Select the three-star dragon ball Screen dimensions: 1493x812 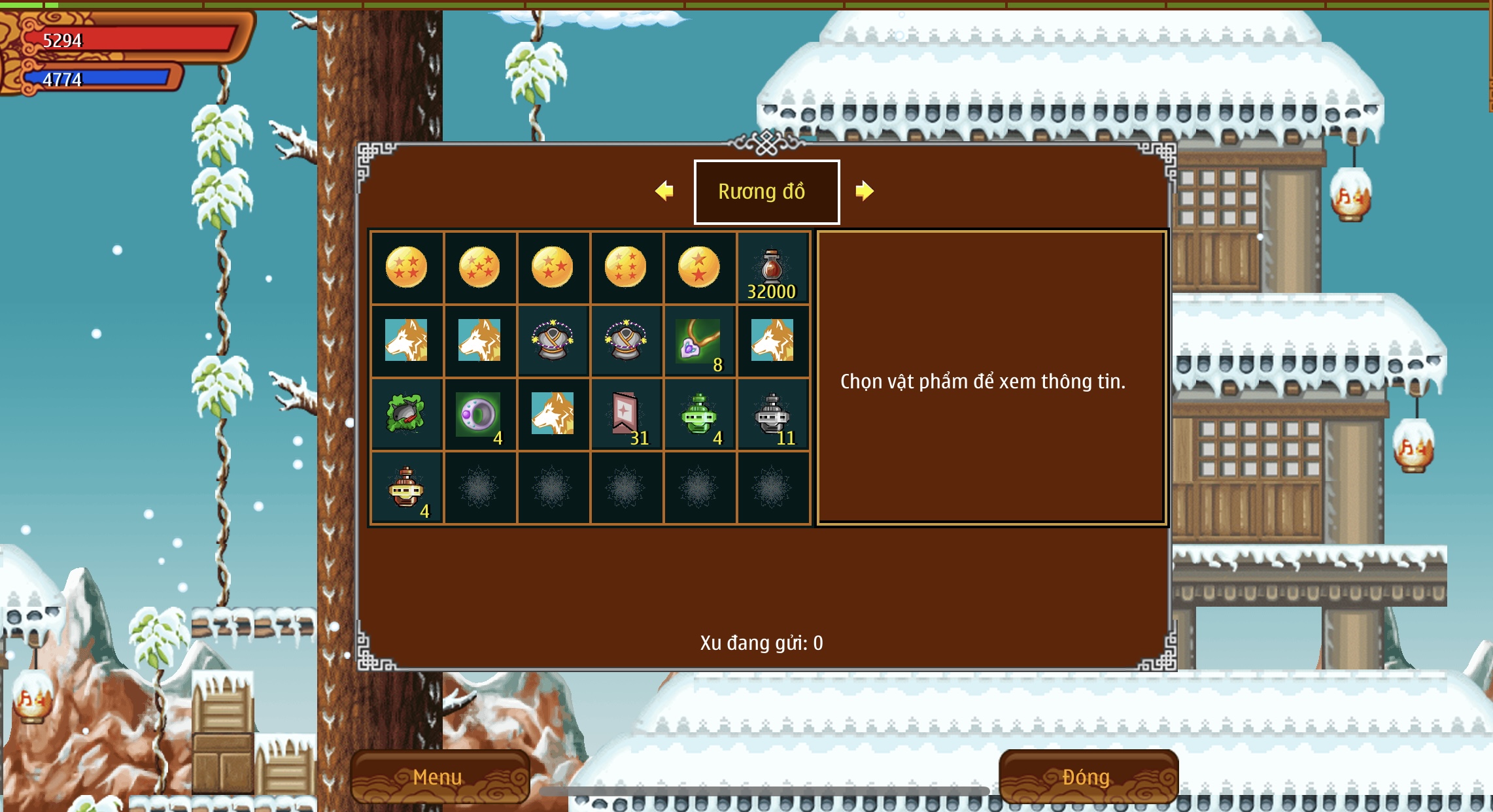(553, 267)
